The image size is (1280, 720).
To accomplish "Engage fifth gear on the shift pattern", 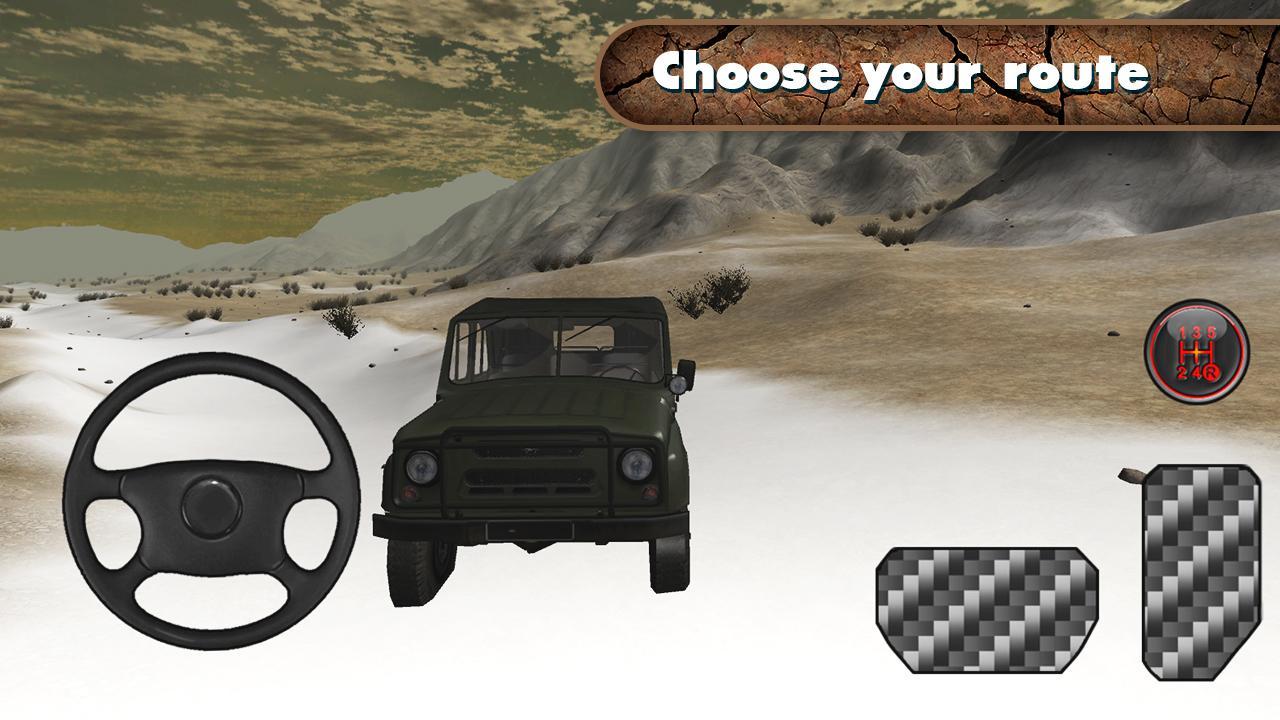I will pyautogui.click(x=1212, y=332).
